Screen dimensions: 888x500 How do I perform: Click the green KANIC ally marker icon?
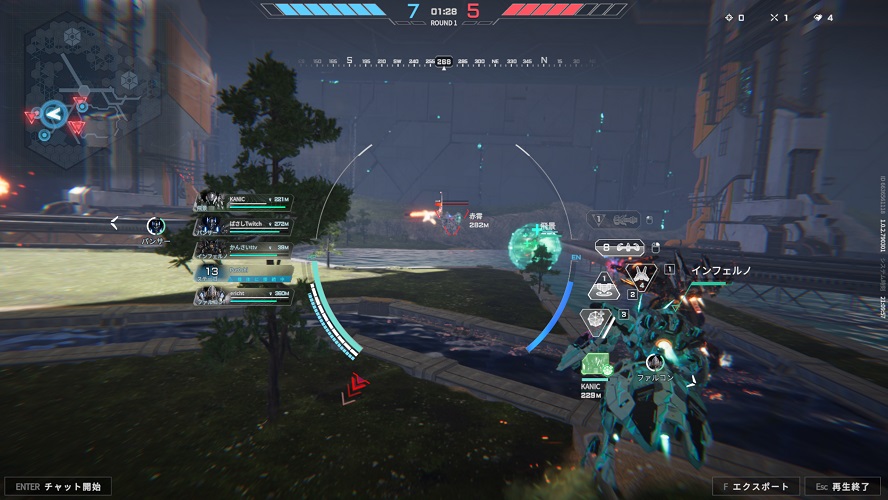point(595,365)
